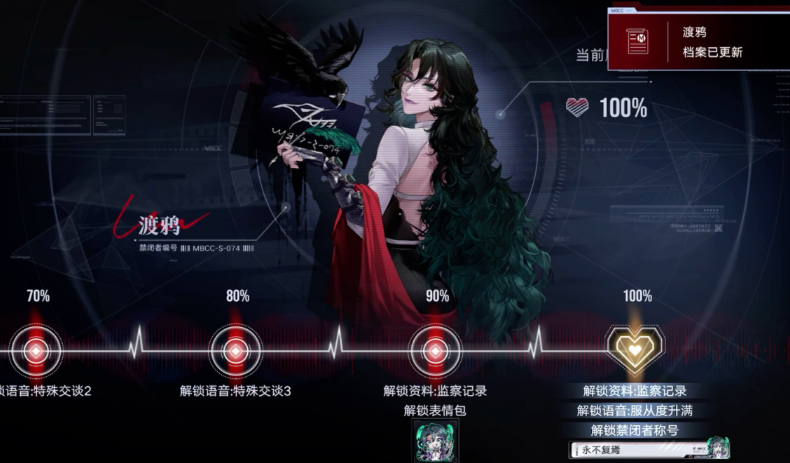Viewport: 790px width, 463px height.
Task: Select the 90% compliance milestone node
Action: [x=435, y=350]
